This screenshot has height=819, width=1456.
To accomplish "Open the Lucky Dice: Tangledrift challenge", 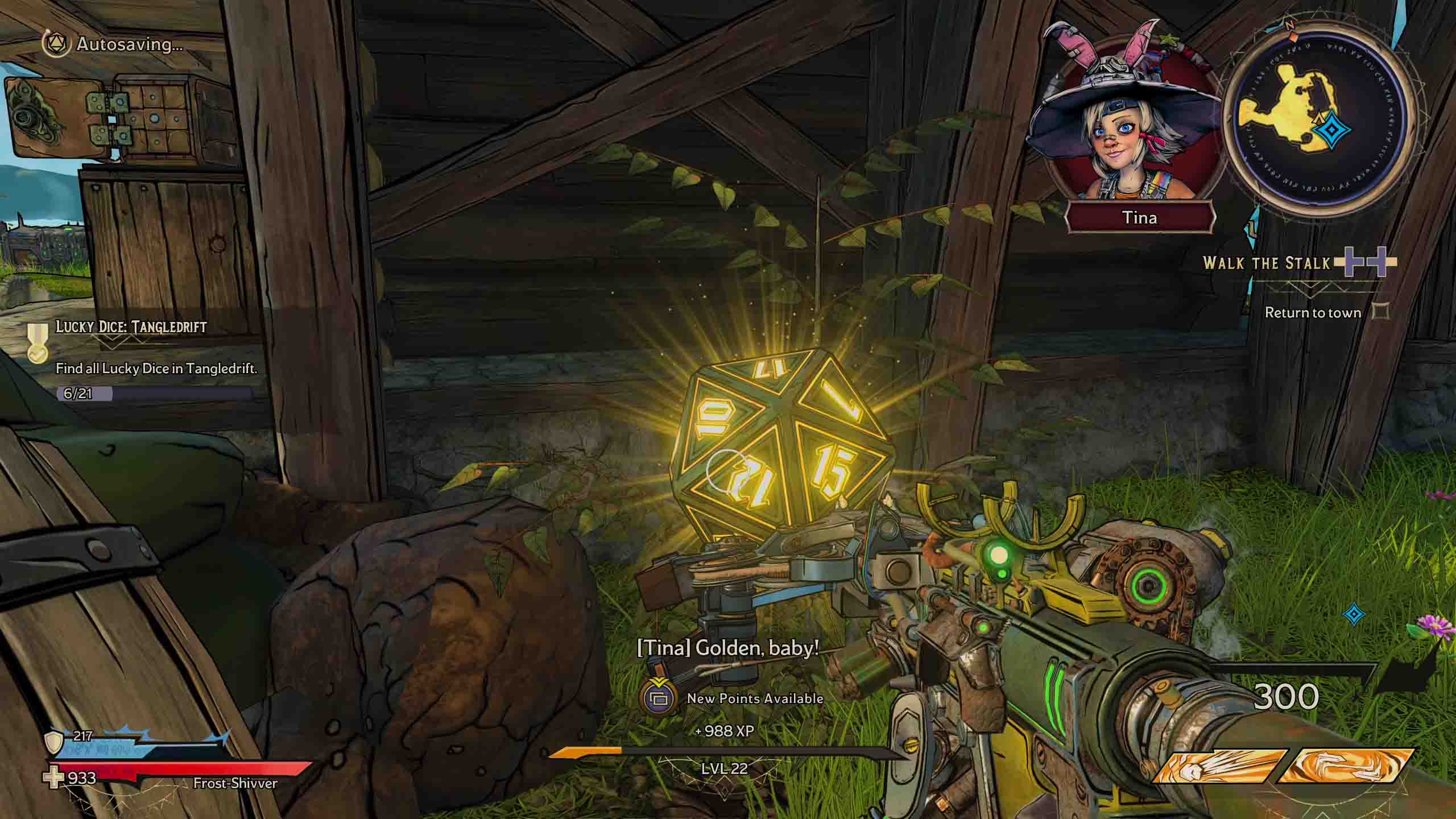I will pos(131,327).
